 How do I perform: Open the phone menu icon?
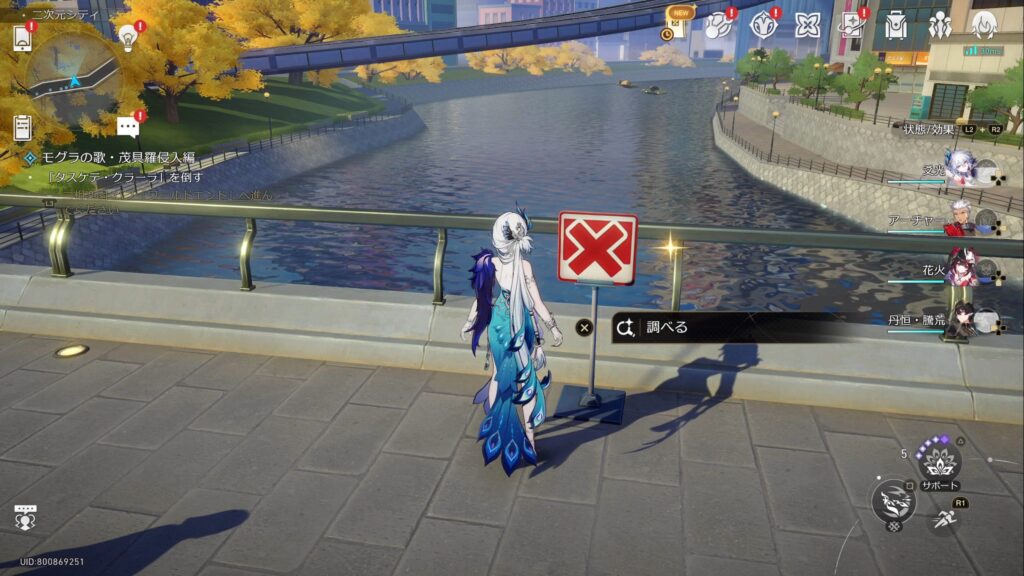point(22,38)
